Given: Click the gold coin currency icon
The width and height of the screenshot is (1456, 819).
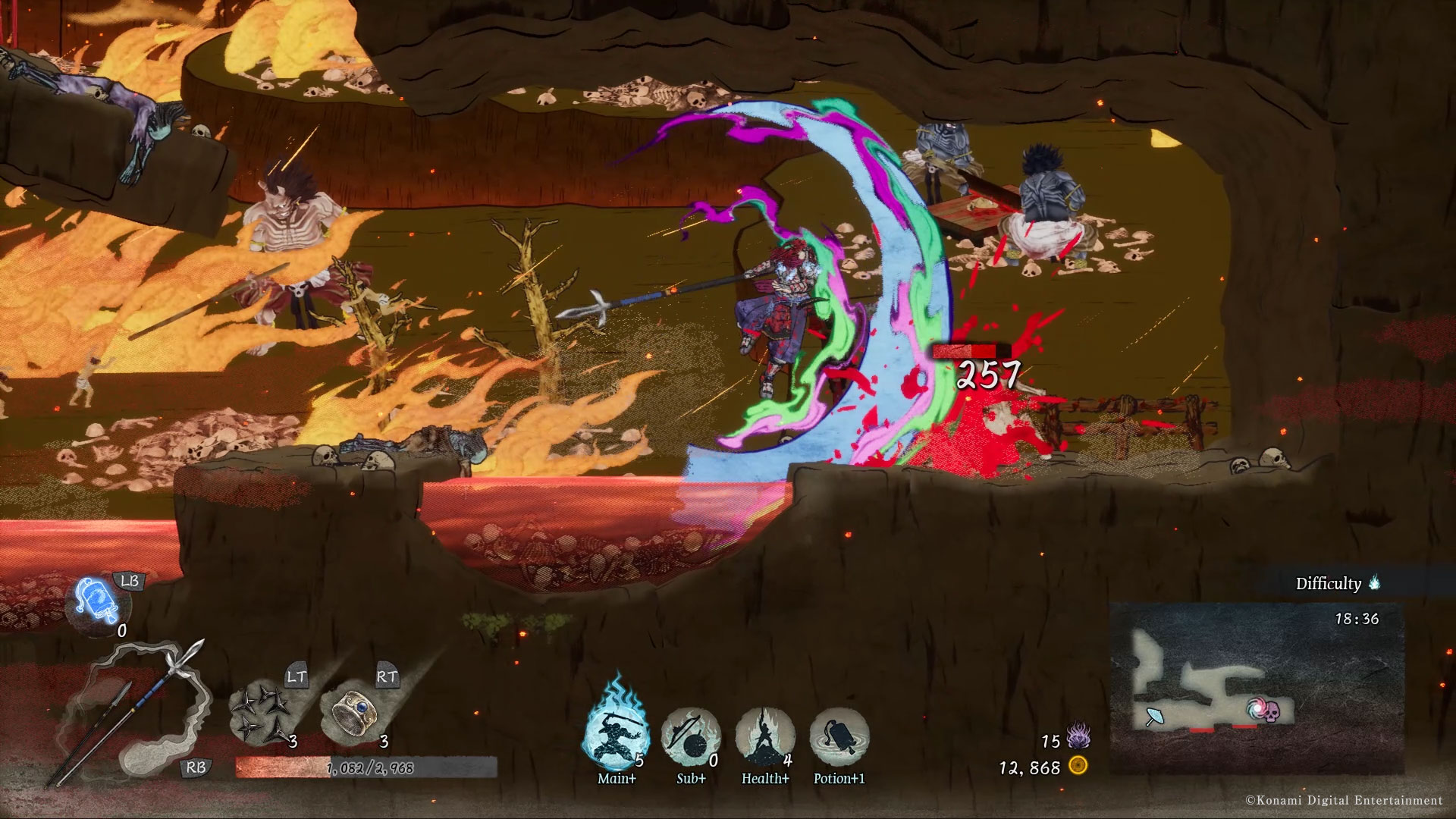Looking at the screenshot, I should [x=1078, y=767].
